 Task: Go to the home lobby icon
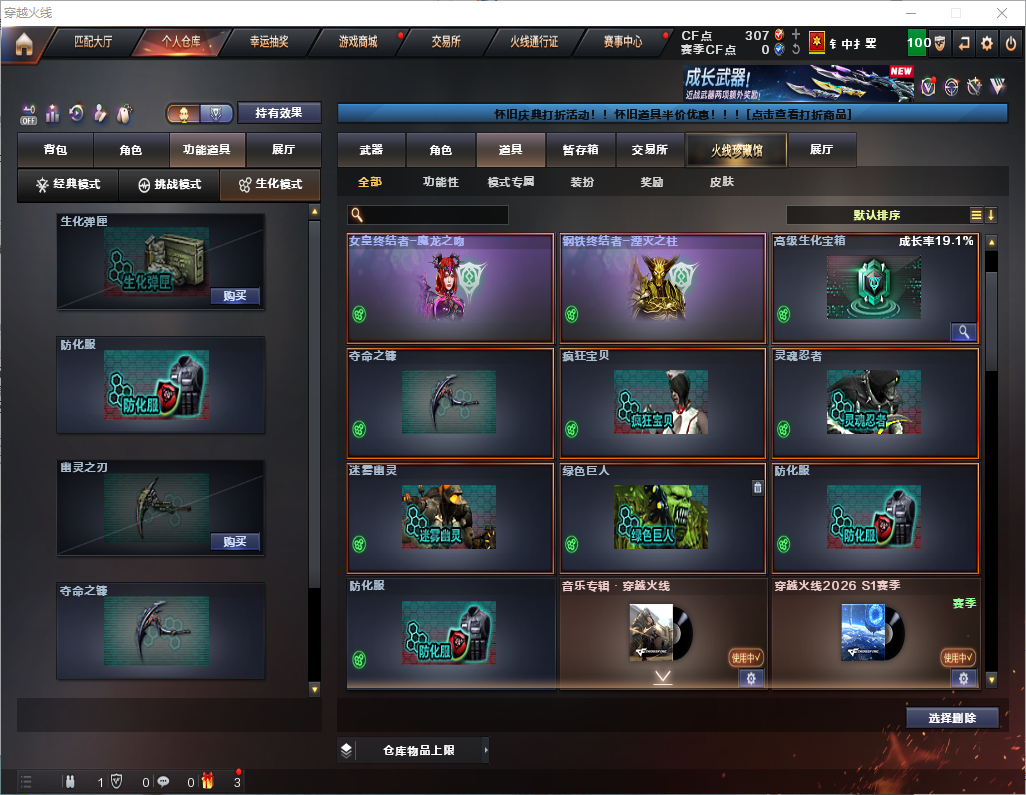click(x=23, y=44)
